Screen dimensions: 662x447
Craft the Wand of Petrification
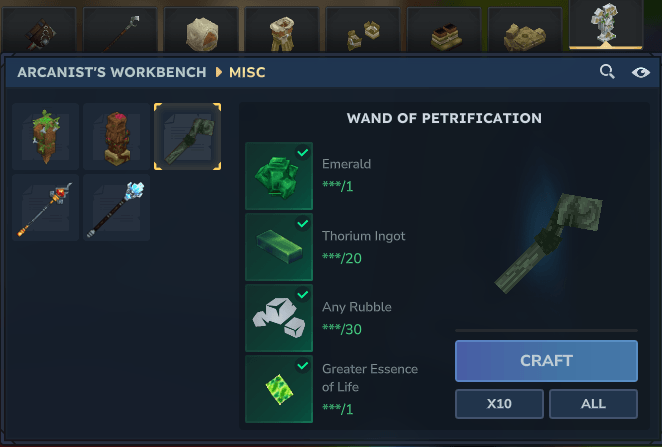[x=546, y=361]
